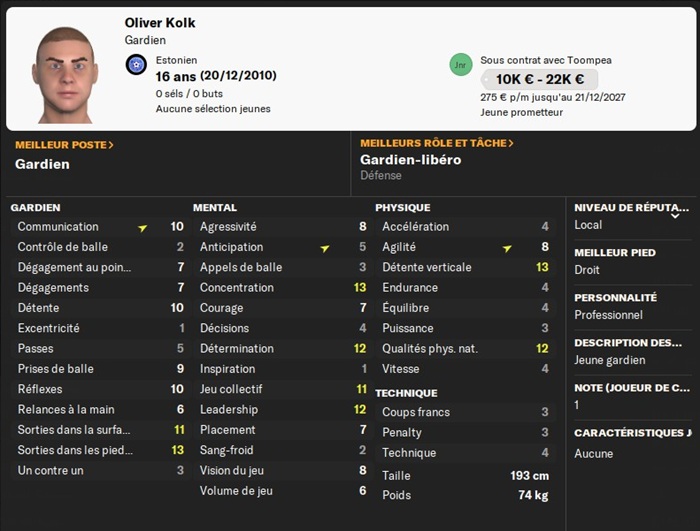This screenshot has height=531, width=700.
Task: Open the 10K € - 22K € value pill
Action: 538,79
